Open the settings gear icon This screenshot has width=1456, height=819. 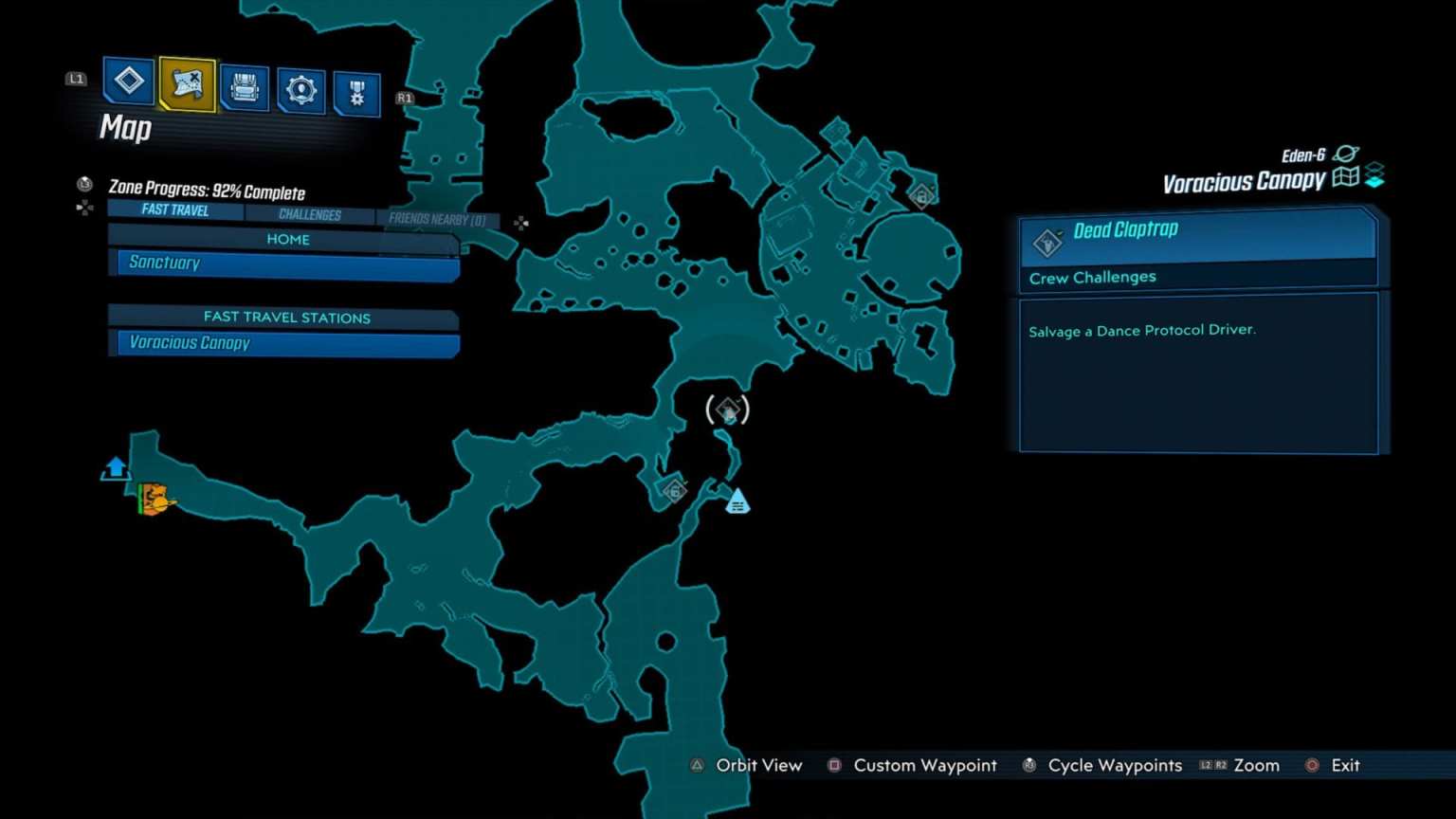click(300, 88)
